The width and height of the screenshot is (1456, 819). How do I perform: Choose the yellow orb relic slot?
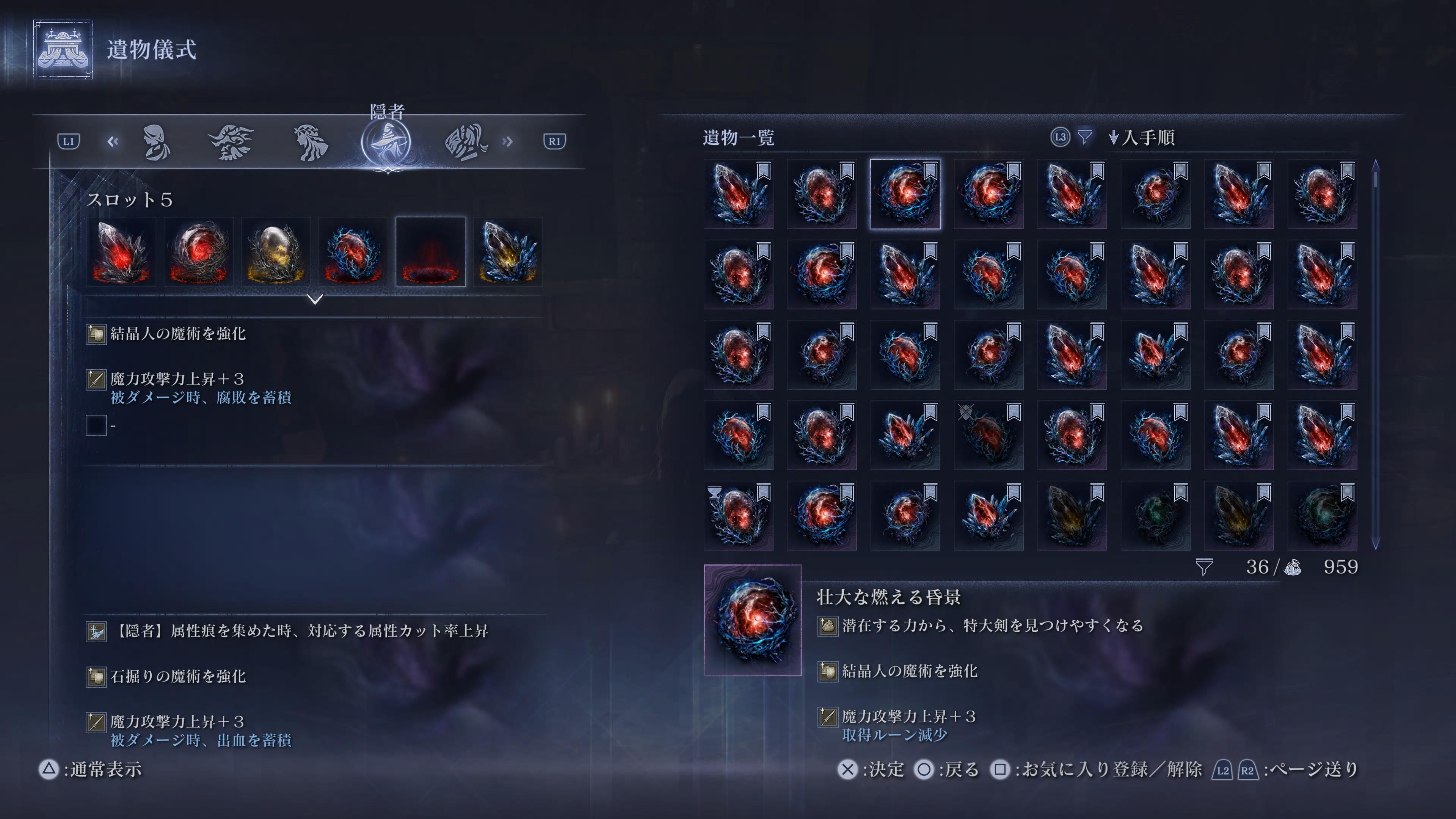click(x=276, y=251)
